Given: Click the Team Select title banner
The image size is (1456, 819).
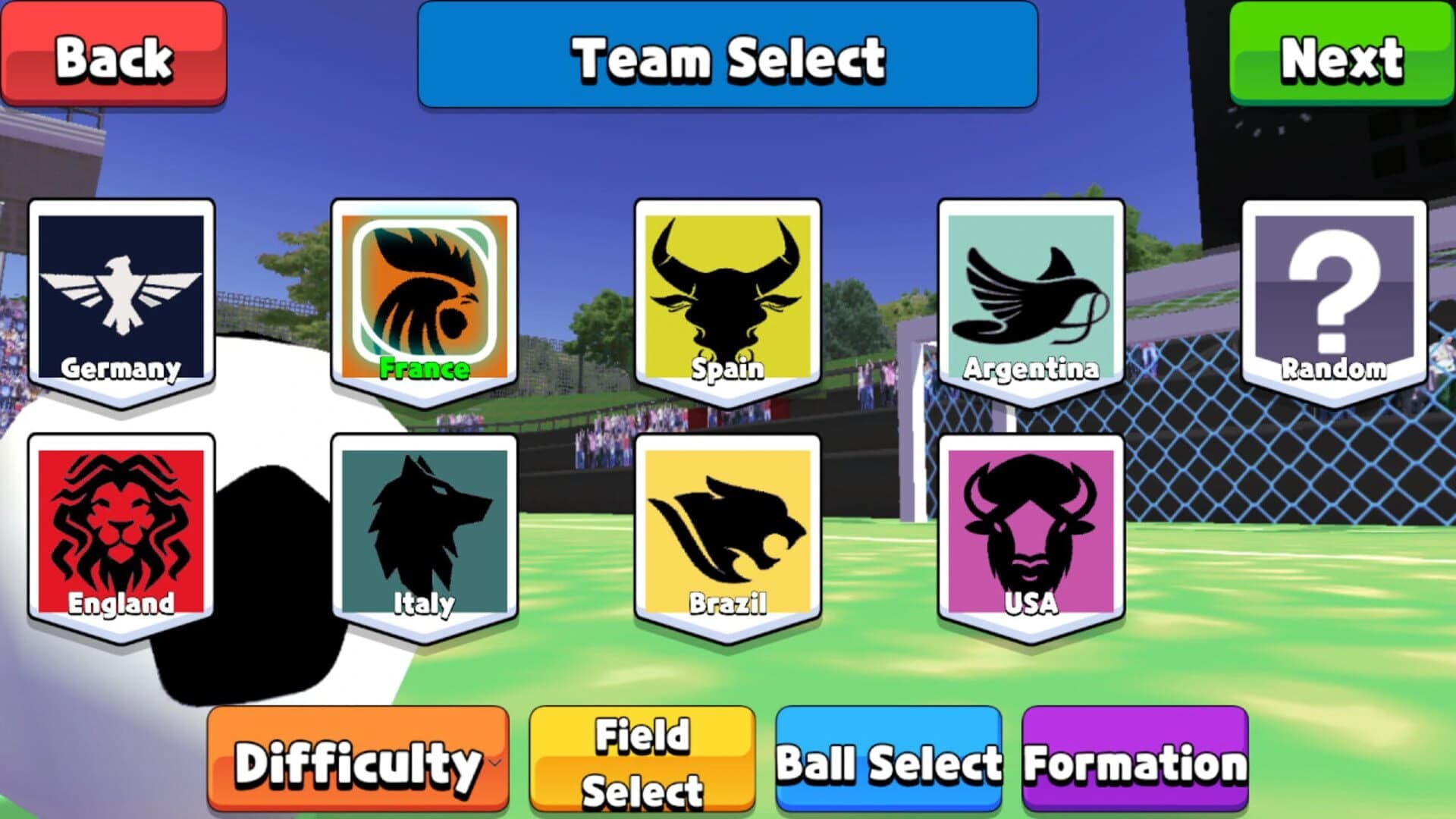Looking at the screenshot, I should tap(728, 55).
